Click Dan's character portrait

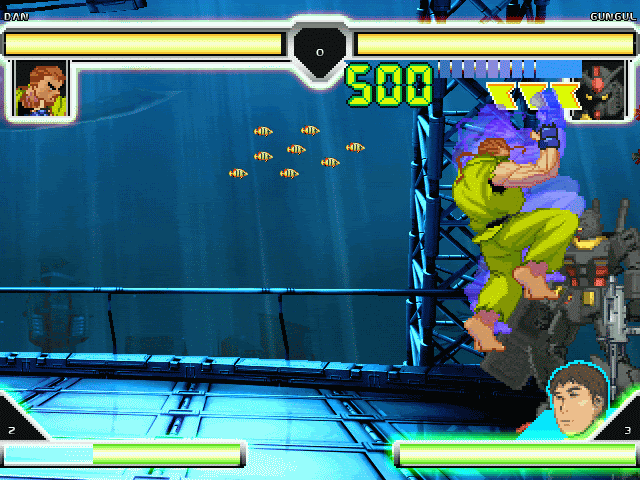pos(40,89)
